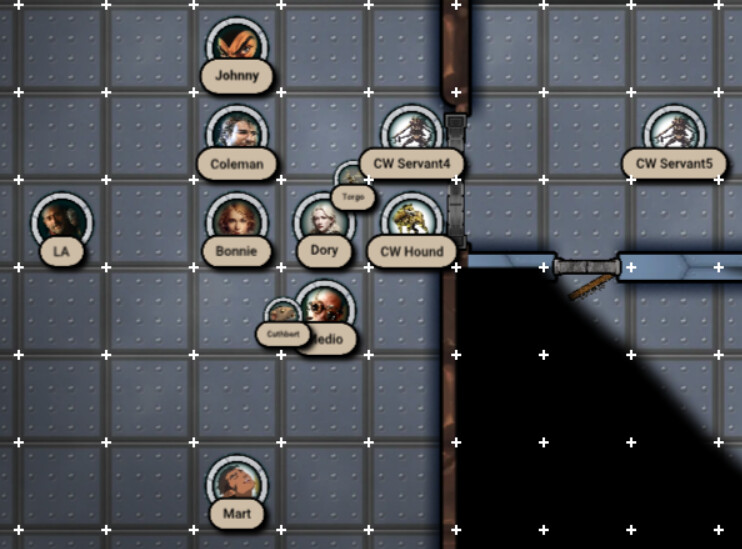This screenshot has height=549, width=742.
Task: Click the CW Hound token
Action: pyautogui.click(x=411, y=221)
